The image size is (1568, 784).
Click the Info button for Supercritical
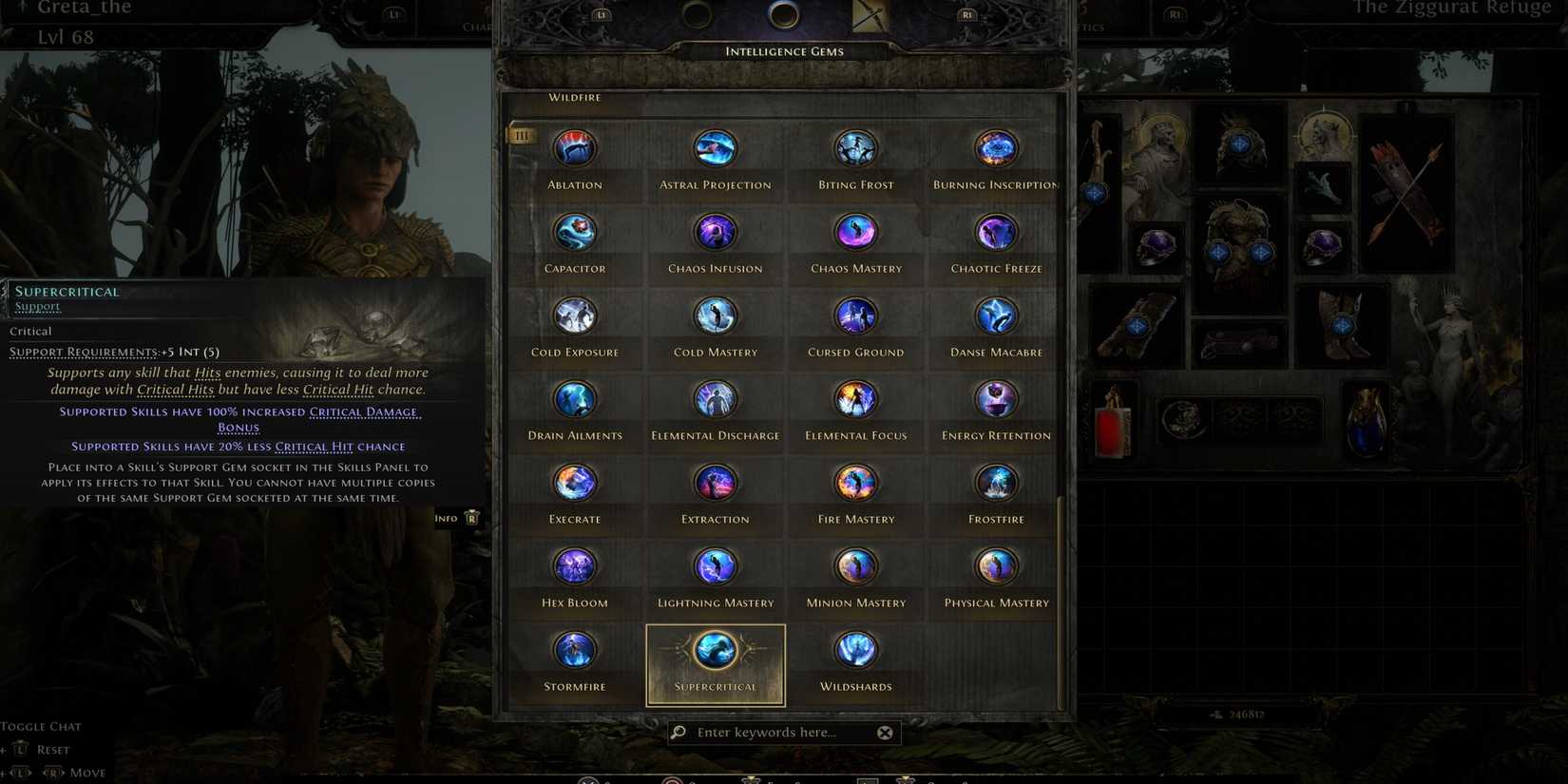point(456,517)
